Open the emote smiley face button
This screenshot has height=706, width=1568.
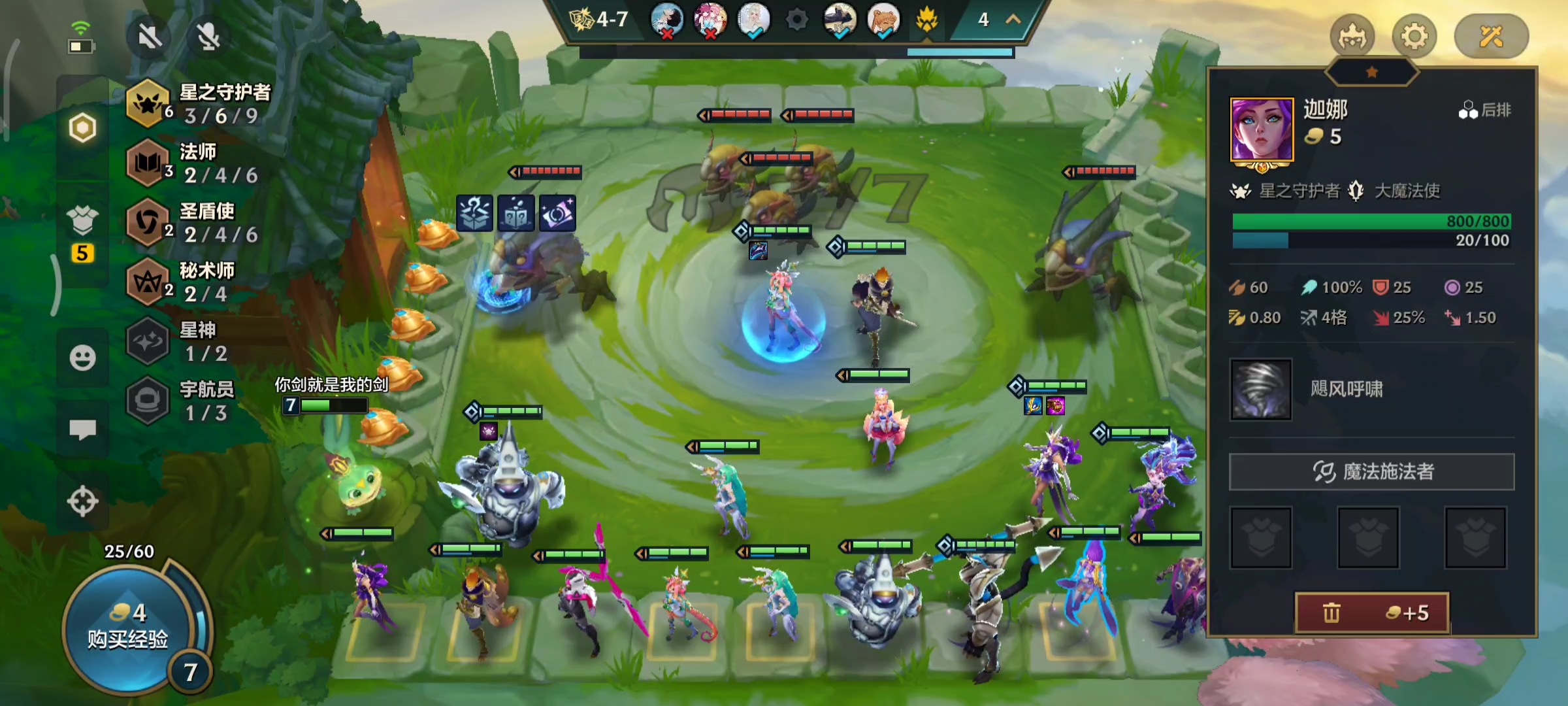(82, 358)
